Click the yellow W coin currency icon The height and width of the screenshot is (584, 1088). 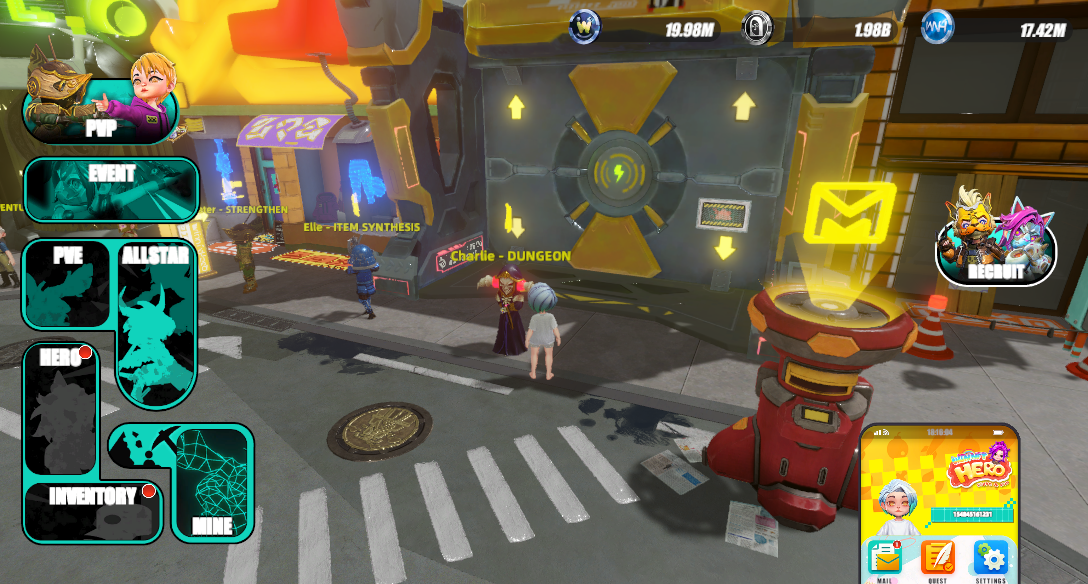tap(585, 27)
